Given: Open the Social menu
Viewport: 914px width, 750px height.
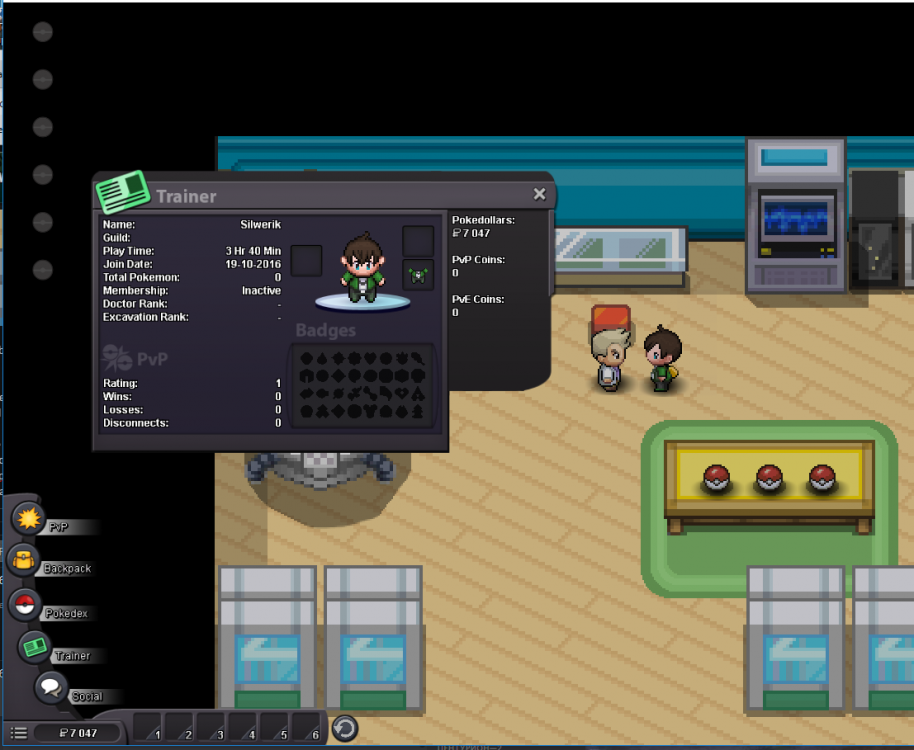Looking at the screenshot, I should pyautogui.click(x=51, y=688).
